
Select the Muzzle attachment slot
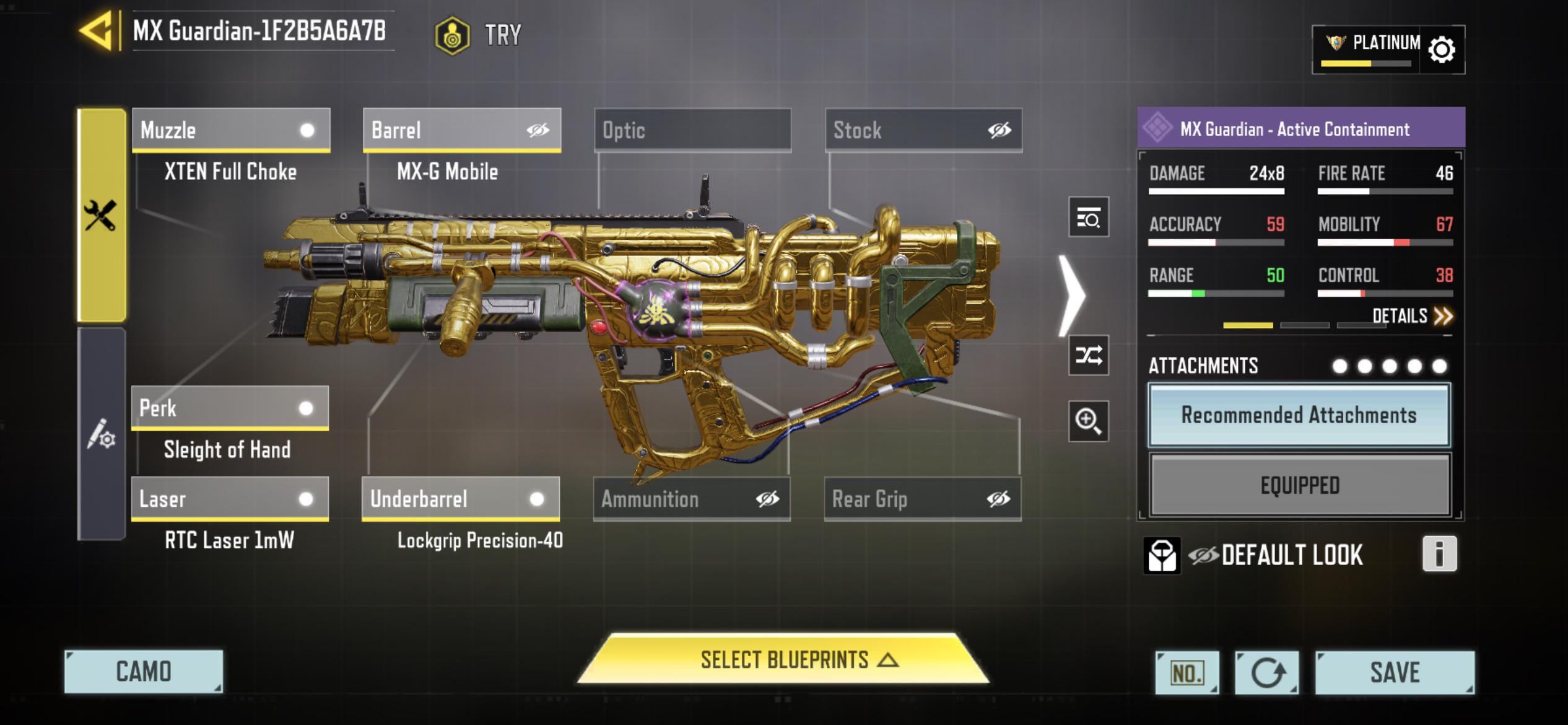231,130
